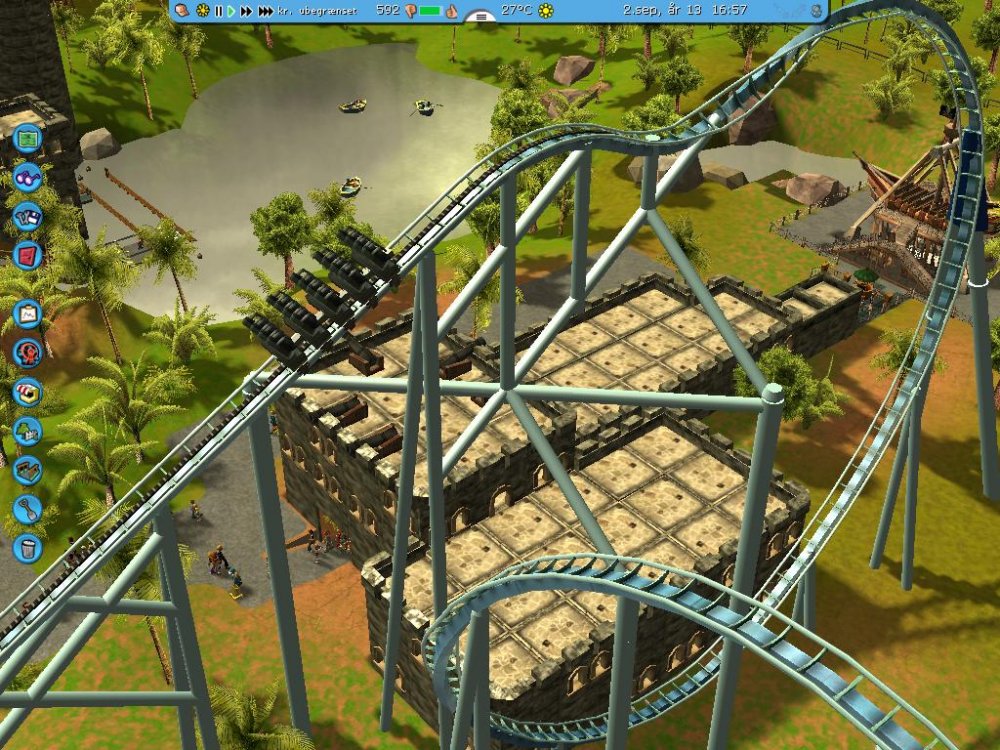The image size is (1000, 750).
Task: Click the binoculars view options icon
Action: (x=27, y=178)
